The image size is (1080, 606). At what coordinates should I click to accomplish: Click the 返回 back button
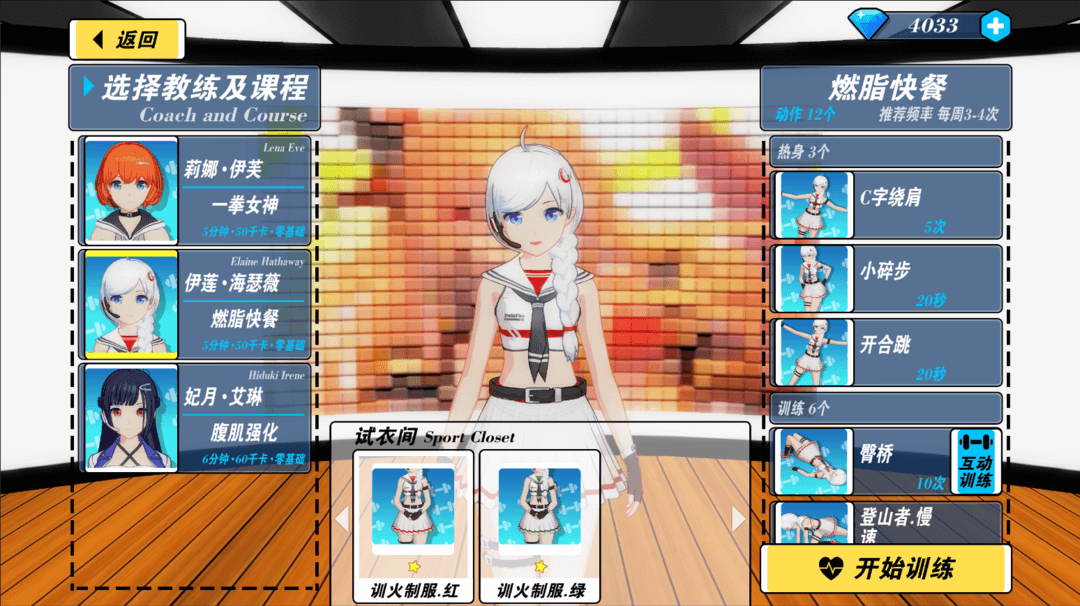(127, 40)
